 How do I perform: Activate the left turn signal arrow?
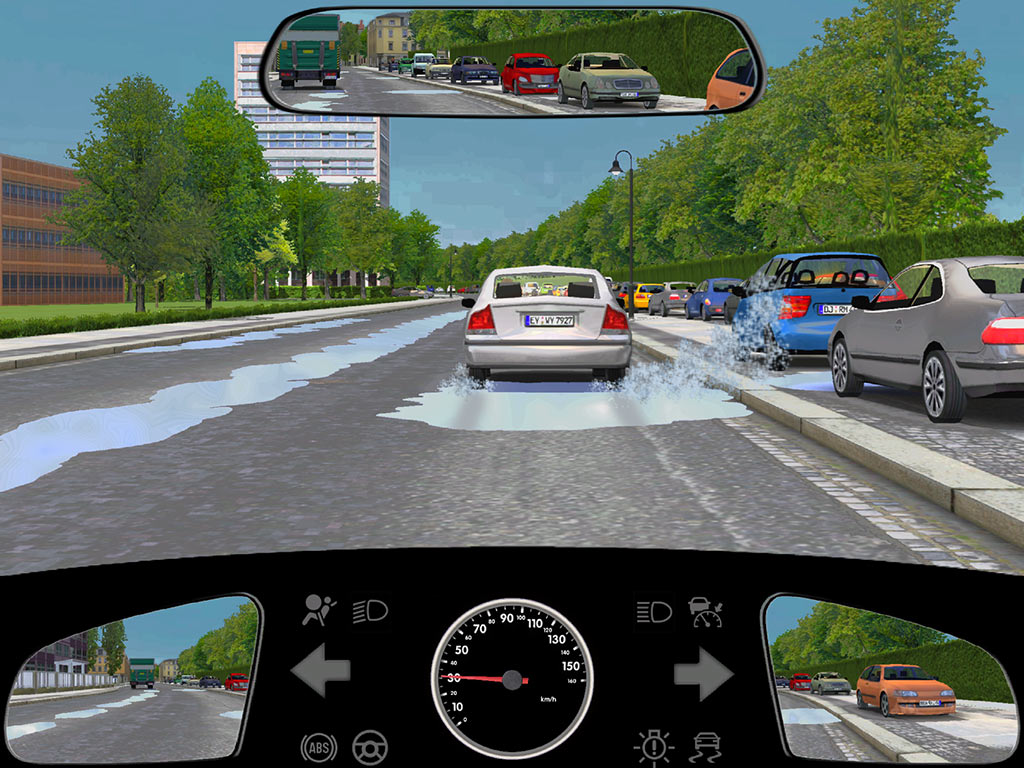pos(321,671)
